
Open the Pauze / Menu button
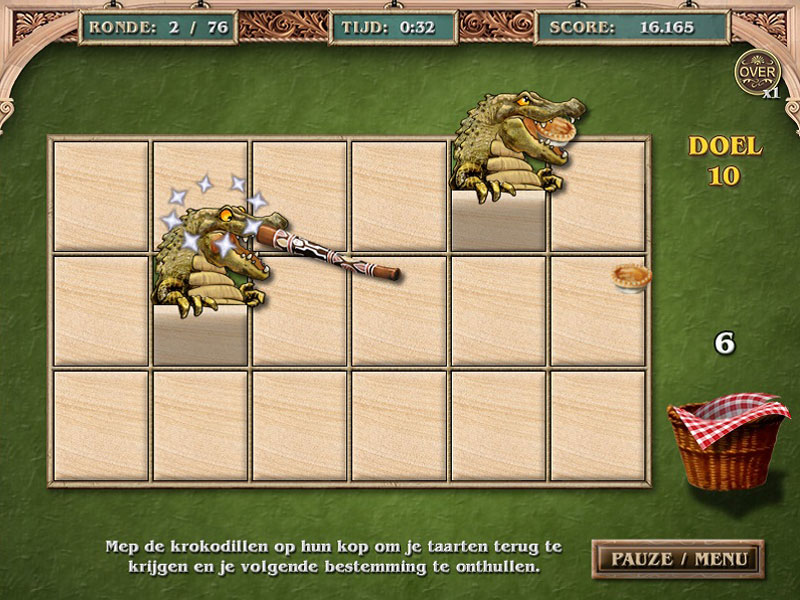677,556
